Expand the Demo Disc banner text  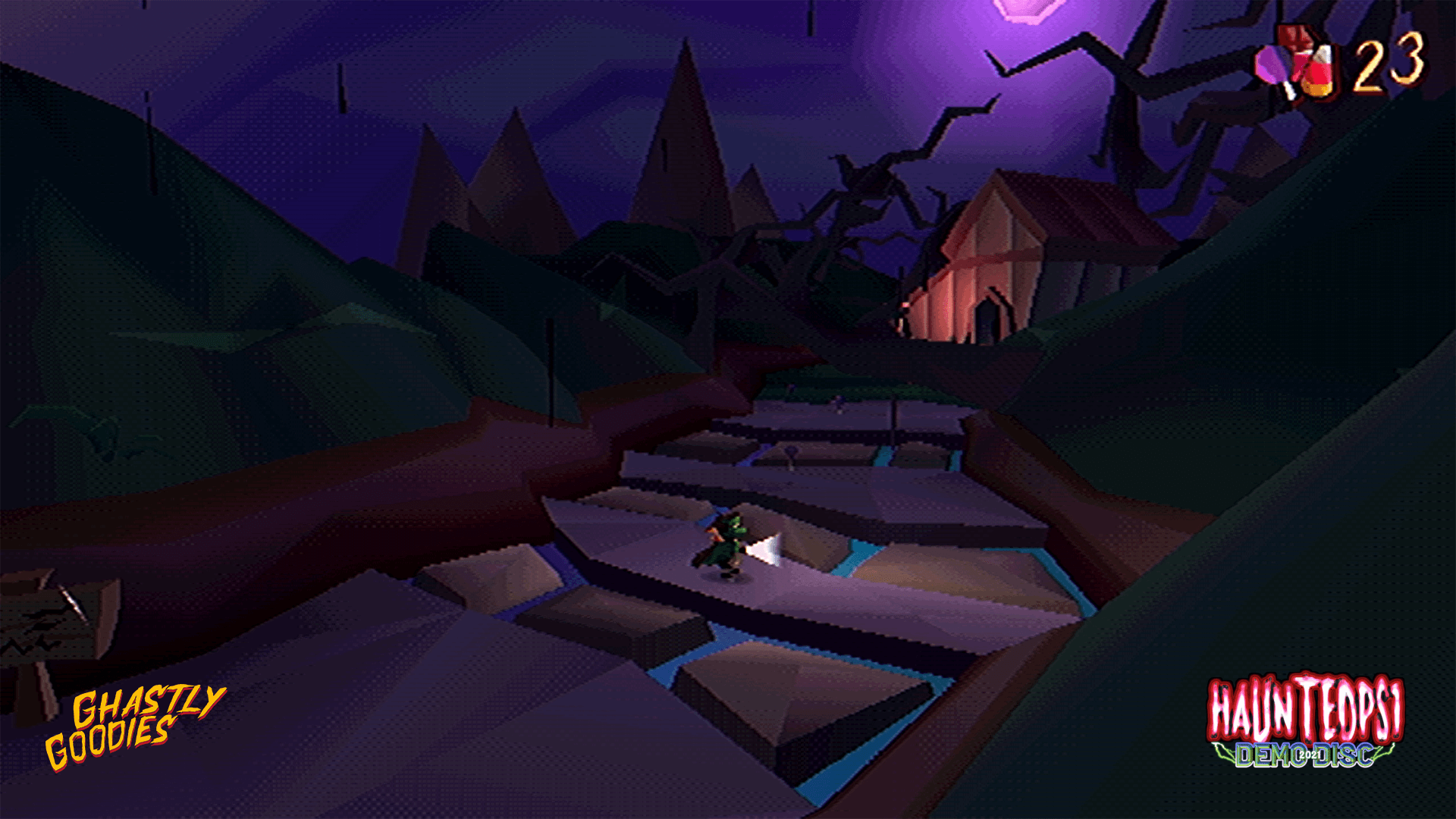[x=1289, y=757]
